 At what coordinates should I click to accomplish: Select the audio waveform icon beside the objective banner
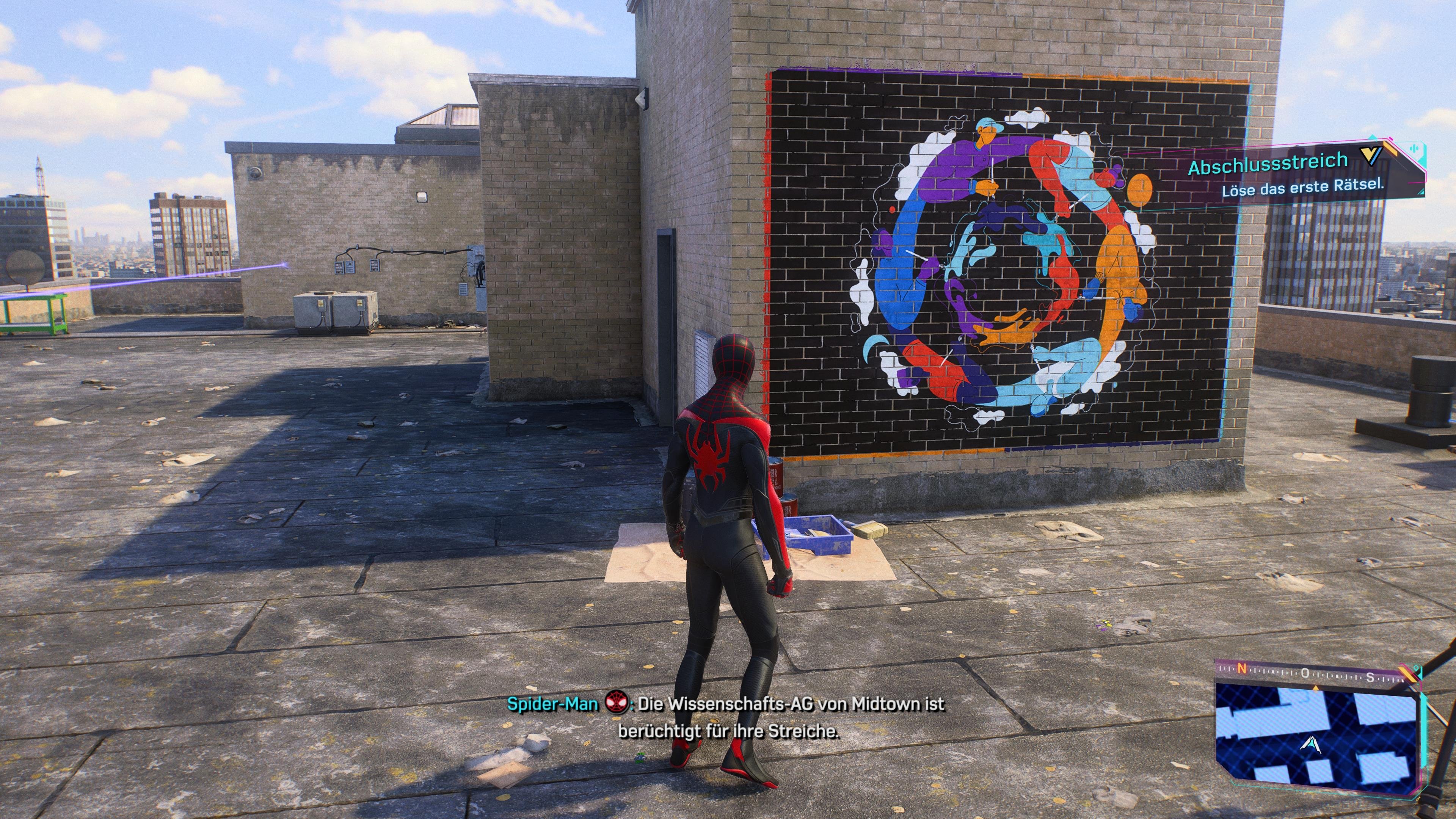1415,148
